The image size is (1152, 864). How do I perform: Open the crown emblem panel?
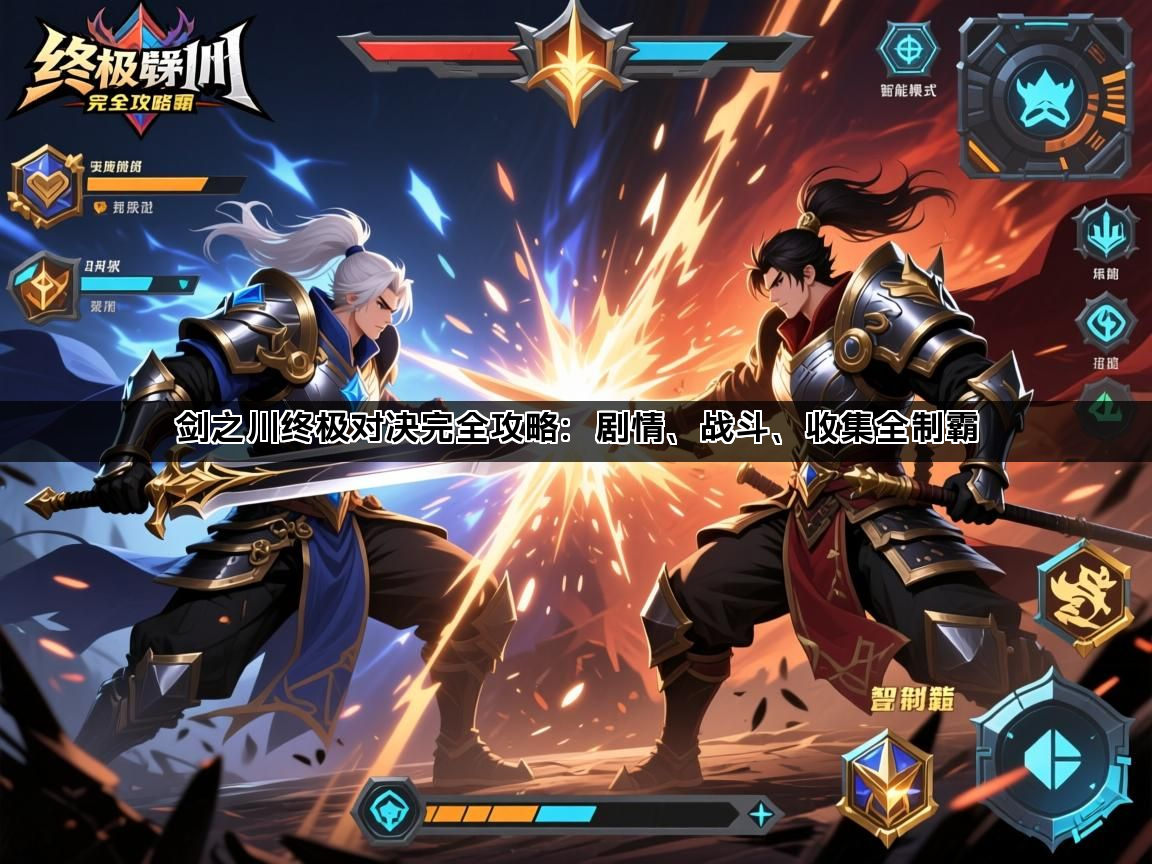coord(1044,97)
